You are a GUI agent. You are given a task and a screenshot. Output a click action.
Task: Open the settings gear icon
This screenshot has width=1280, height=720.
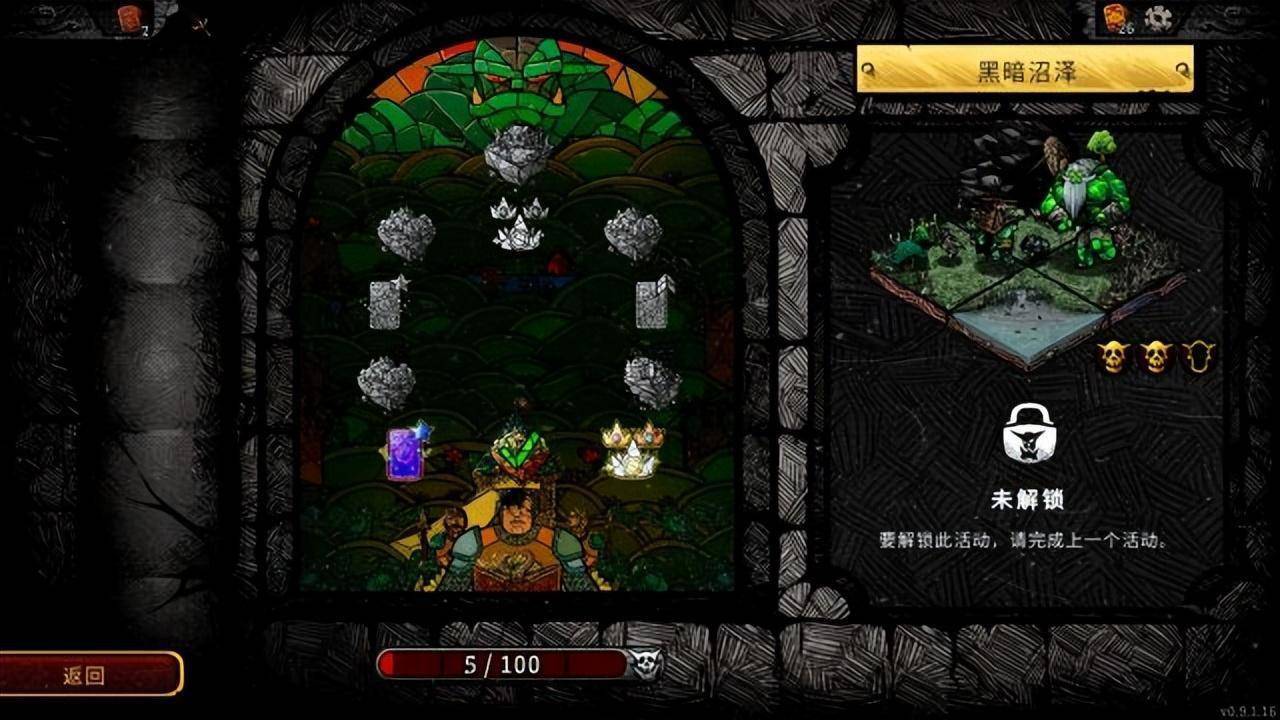coord(1158,18)
